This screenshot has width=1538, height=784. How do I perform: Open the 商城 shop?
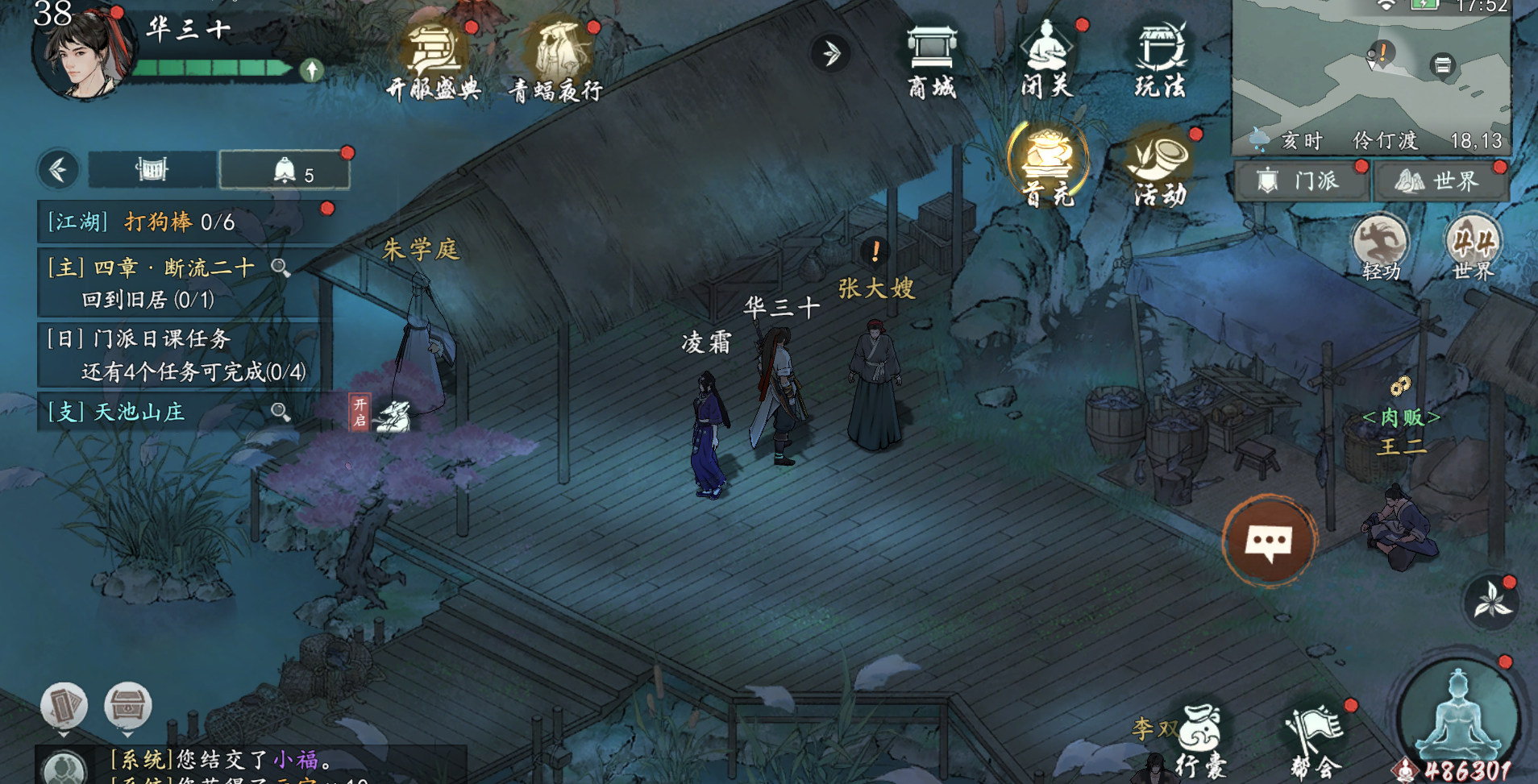point(932,61)
